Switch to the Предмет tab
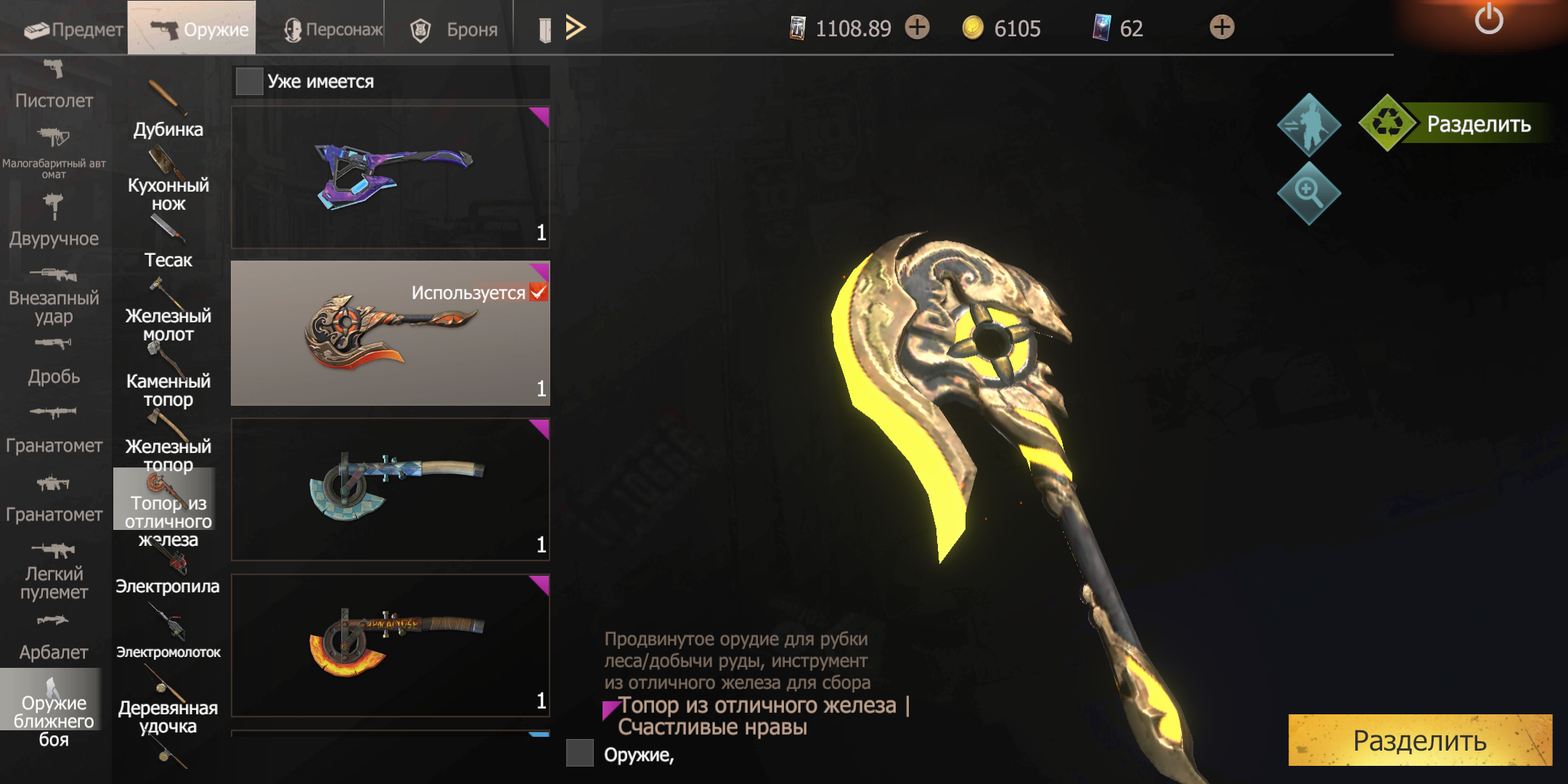The width and height of the screenshot is (1568, 784). click(73, 29)
